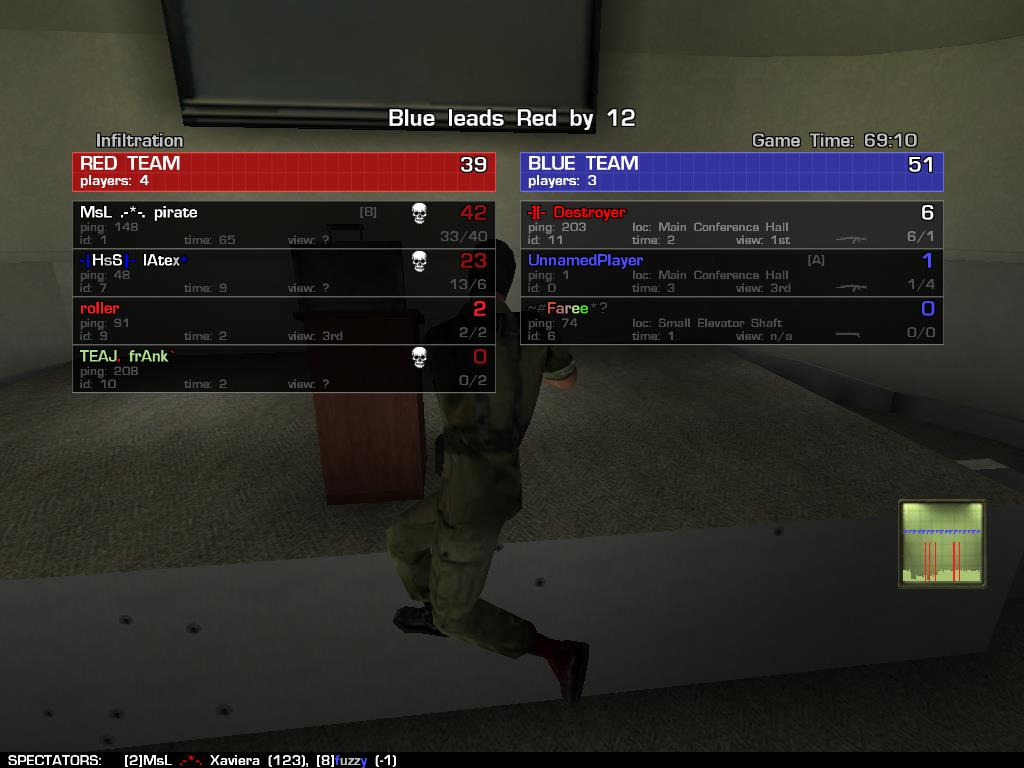The image size is (1024, 768).
Task: Pick the Destroyer player row
Action: (731, 225)
